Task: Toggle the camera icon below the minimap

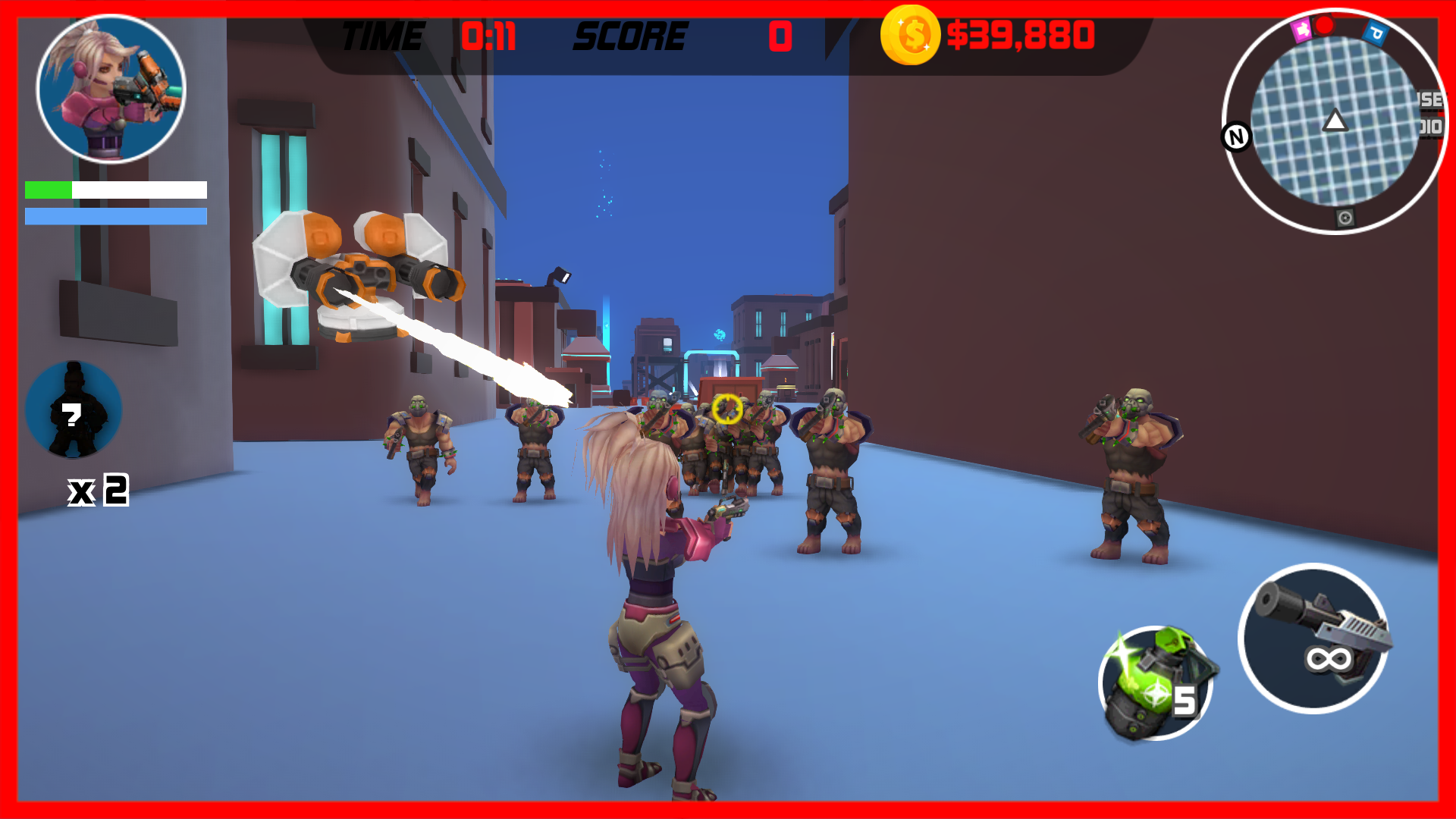Action: (x=1344, y=217)
